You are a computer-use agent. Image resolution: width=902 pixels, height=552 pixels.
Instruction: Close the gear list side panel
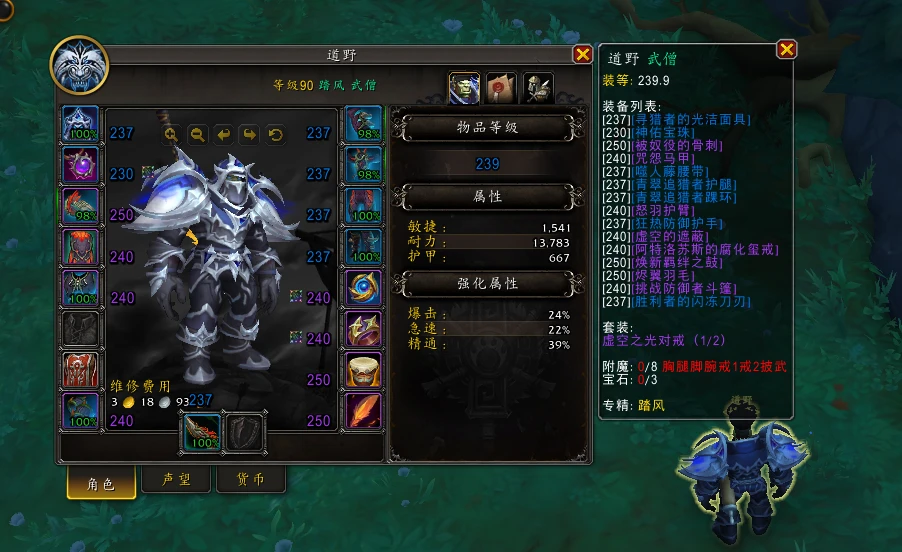pos(787,49)
